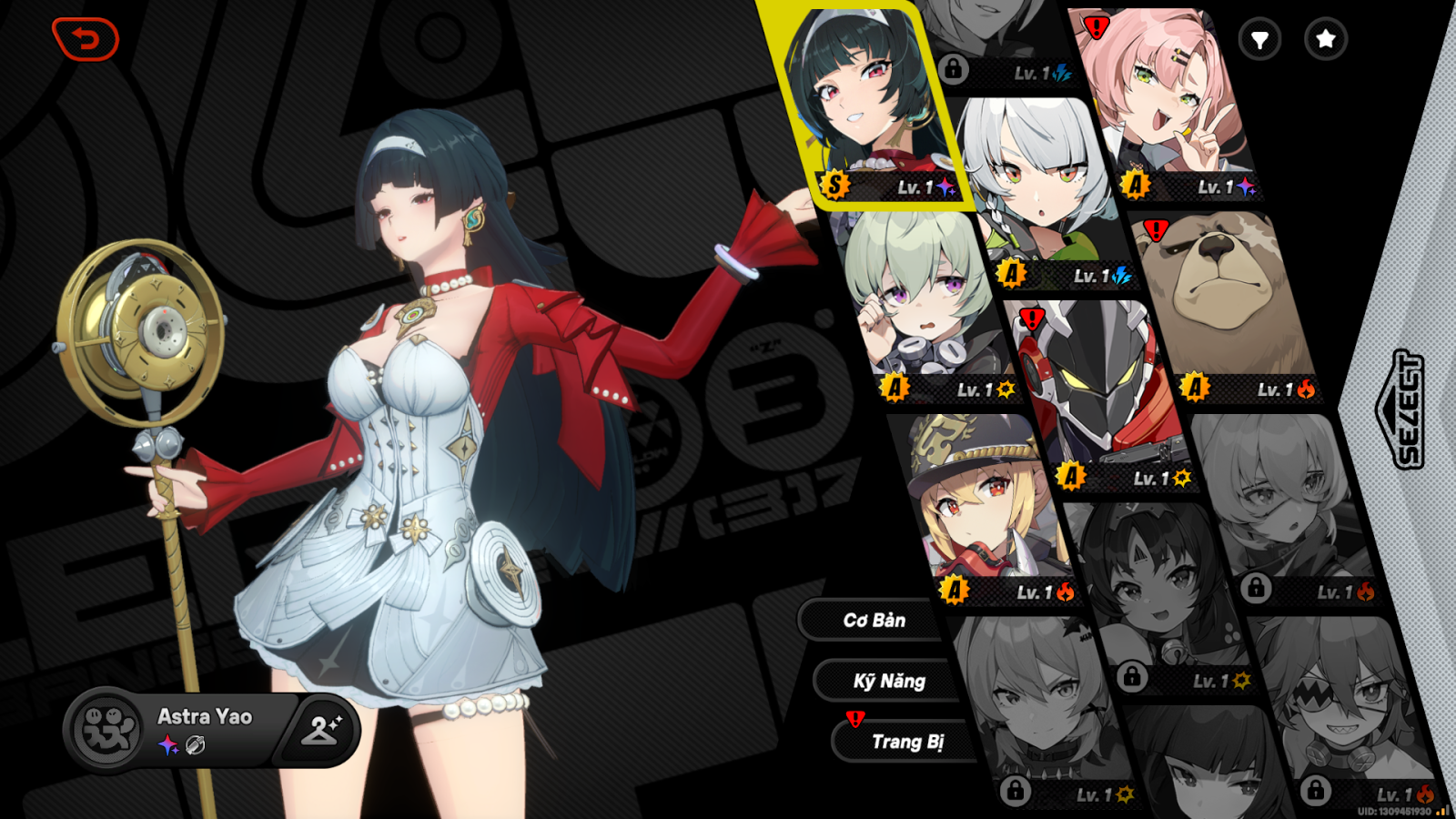Open the character filter funnel icon
Image resolution: width=1456 pixels, height=819 pixels.
[1260, 40]
